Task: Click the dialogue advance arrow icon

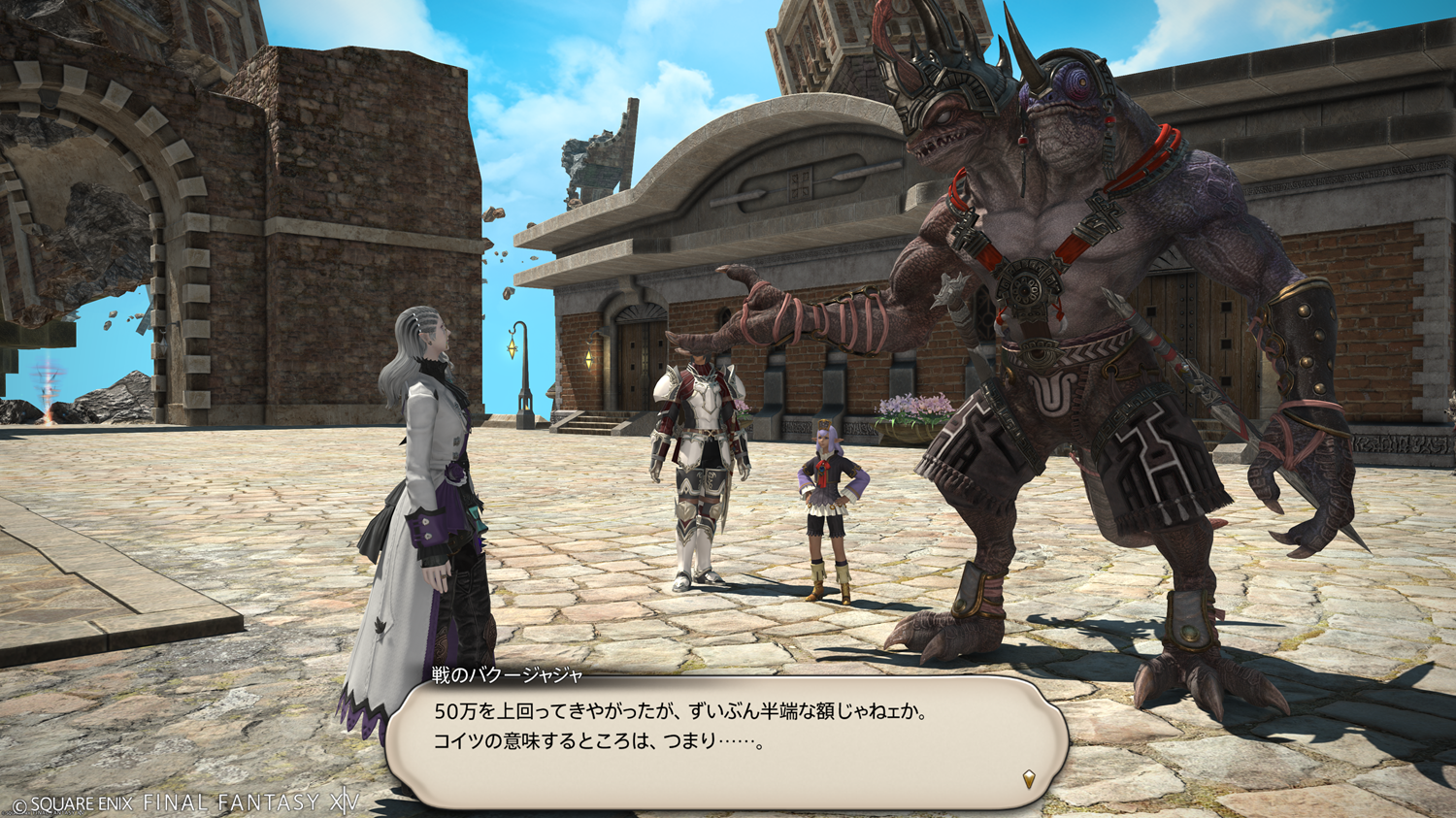Action: [x=1029, y=778]
